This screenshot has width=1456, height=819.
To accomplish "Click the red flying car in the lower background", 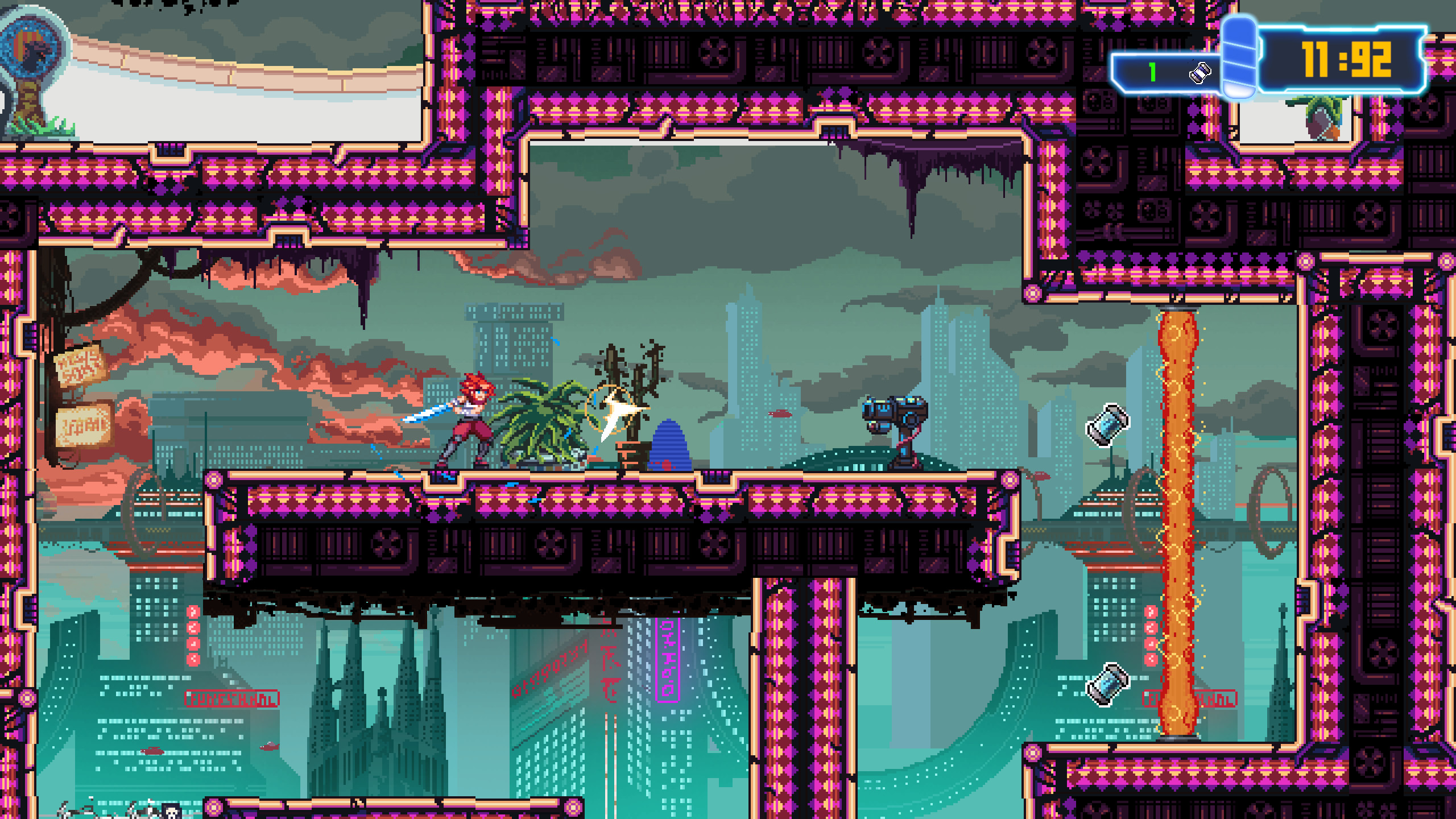I will click(151, 751).
